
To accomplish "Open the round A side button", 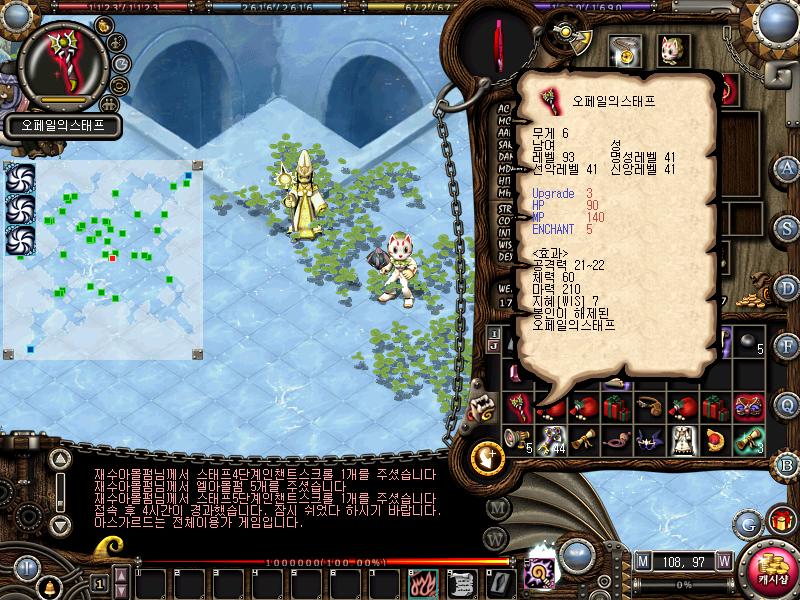I will [787, 167].
